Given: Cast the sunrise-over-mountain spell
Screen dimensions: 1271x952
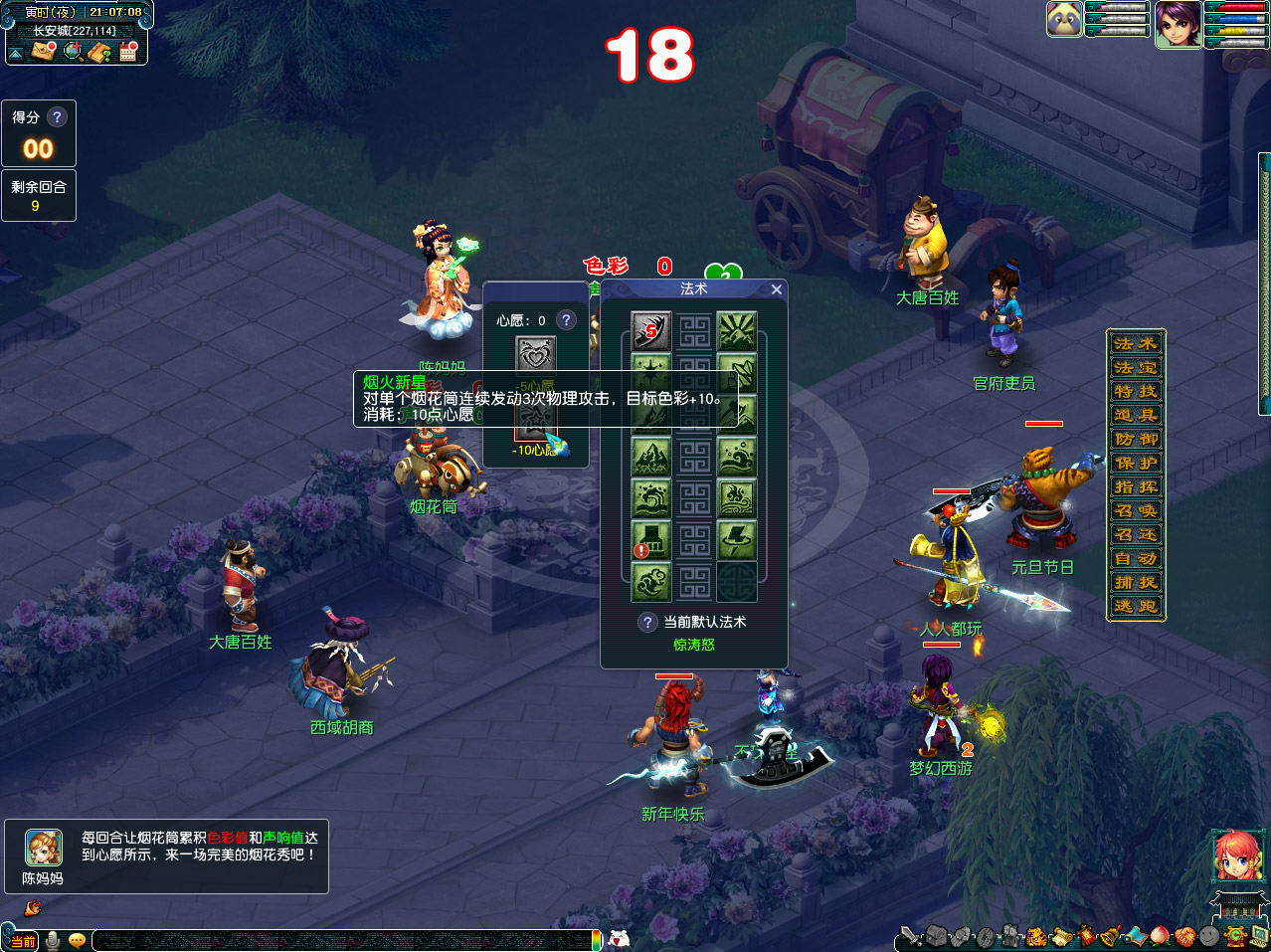Looking at the screenshot, I should 737,331.
